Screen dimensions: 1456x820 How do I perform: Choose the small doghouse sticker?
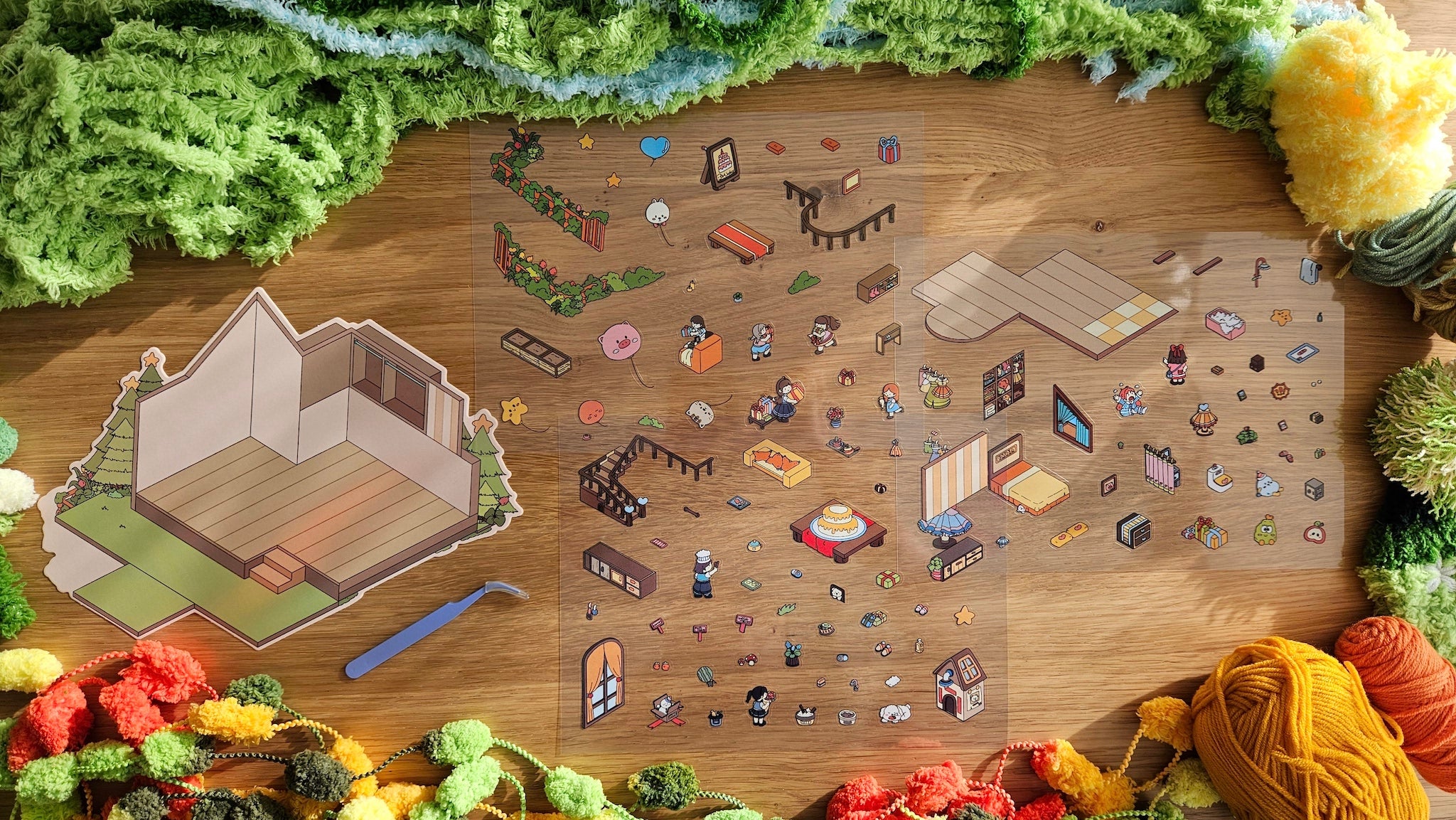click(x=960, y=683)
